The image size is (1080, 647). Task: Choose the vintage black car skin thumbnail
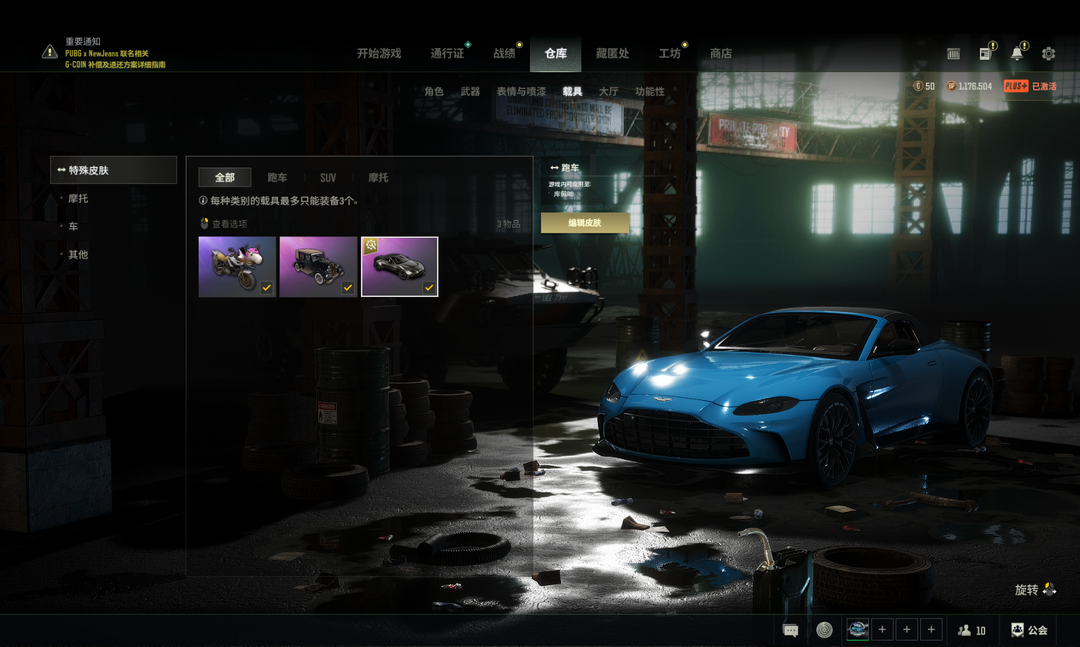(x=318, y=267)
